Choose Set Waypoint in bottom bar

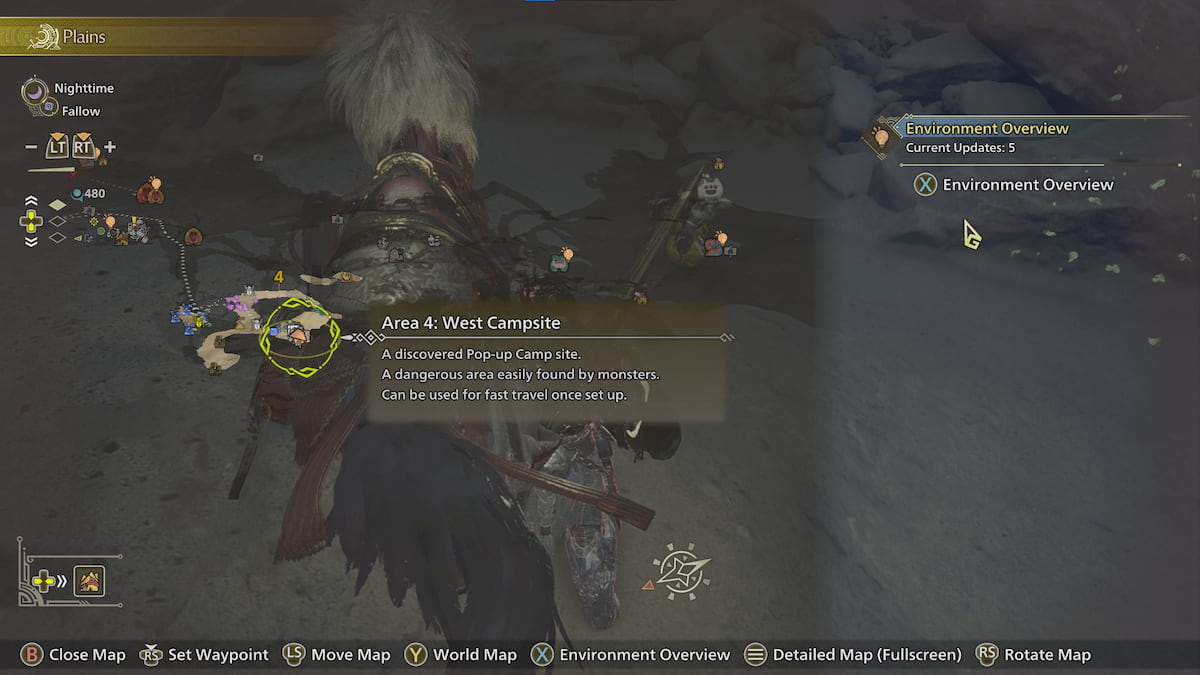pyautogui.click(x=205, y=655)
